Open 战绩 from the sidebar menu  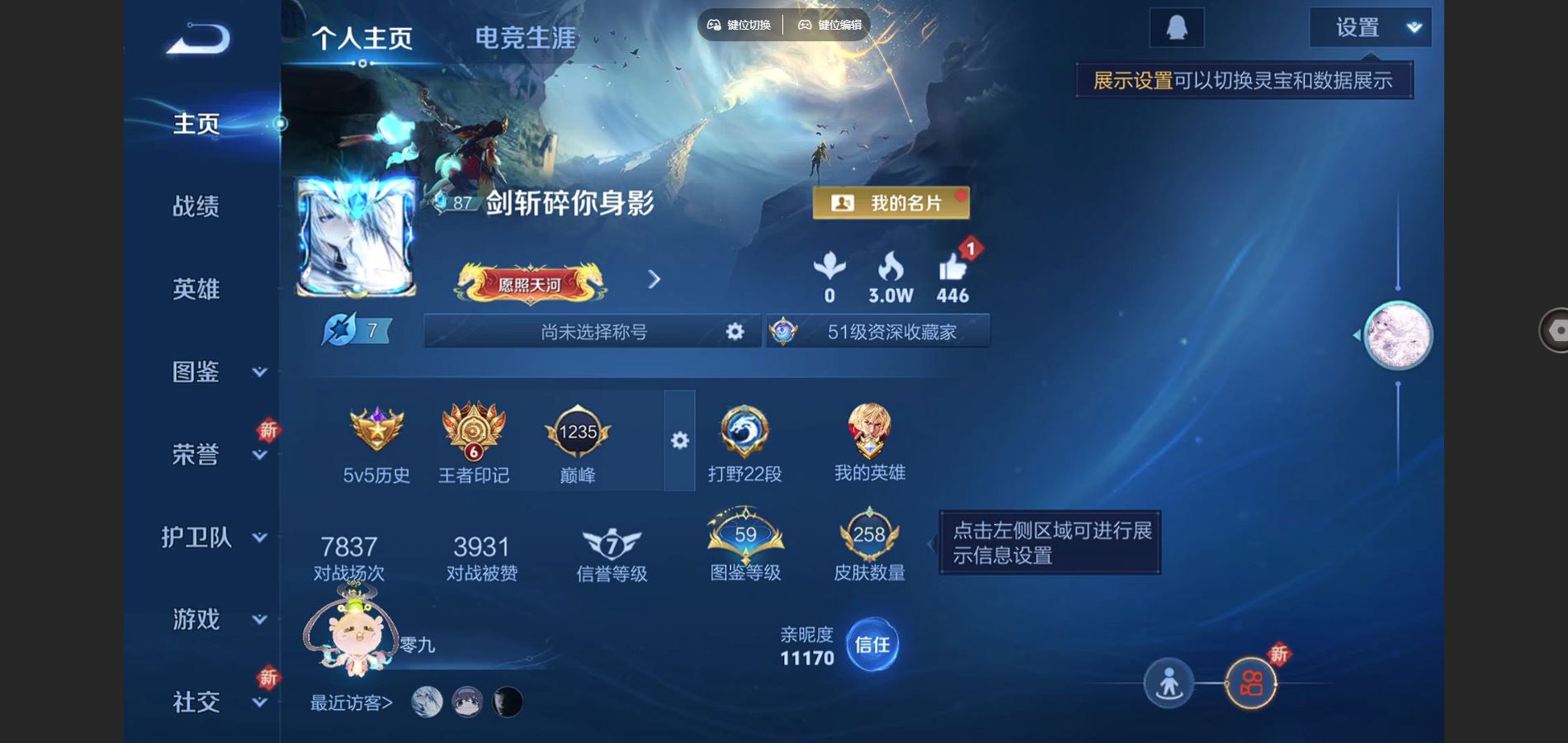(196, 206)
